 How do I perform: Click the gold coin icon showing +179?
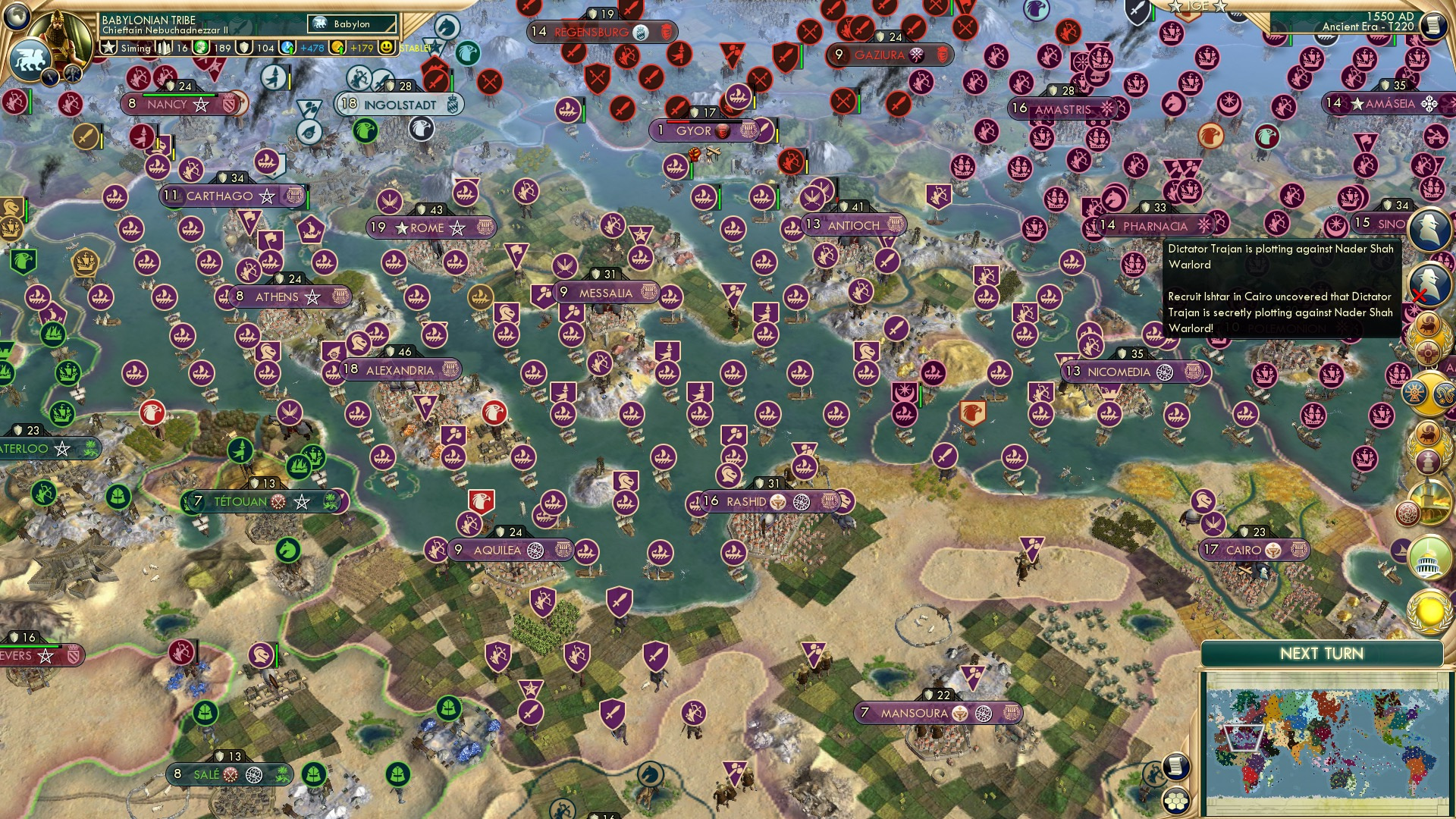(x=339, y=48)
